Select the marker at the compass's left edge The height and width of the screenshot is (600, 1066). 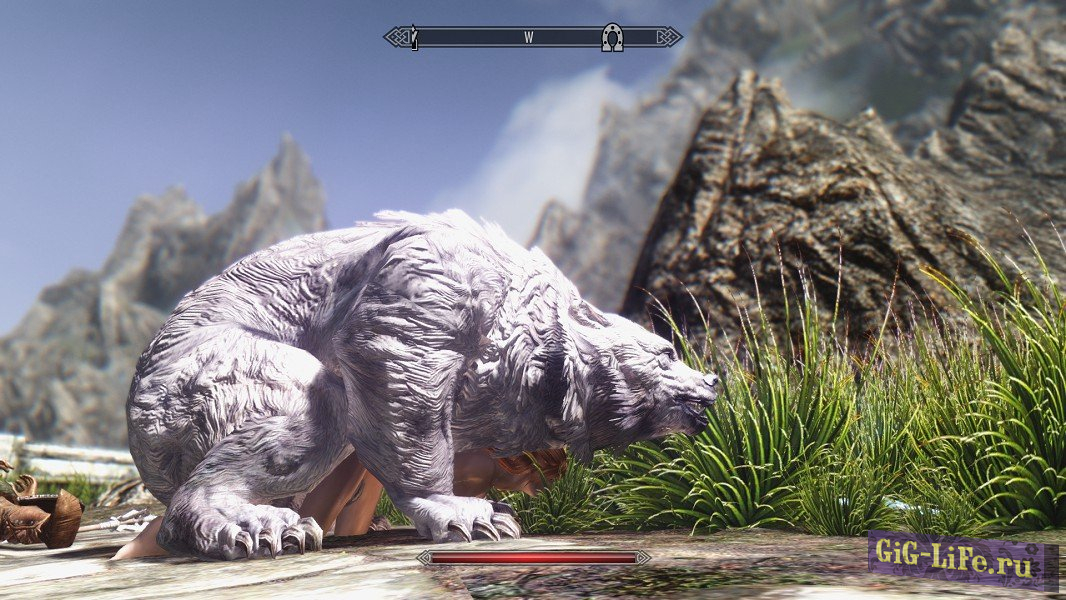tap(414, 38)
